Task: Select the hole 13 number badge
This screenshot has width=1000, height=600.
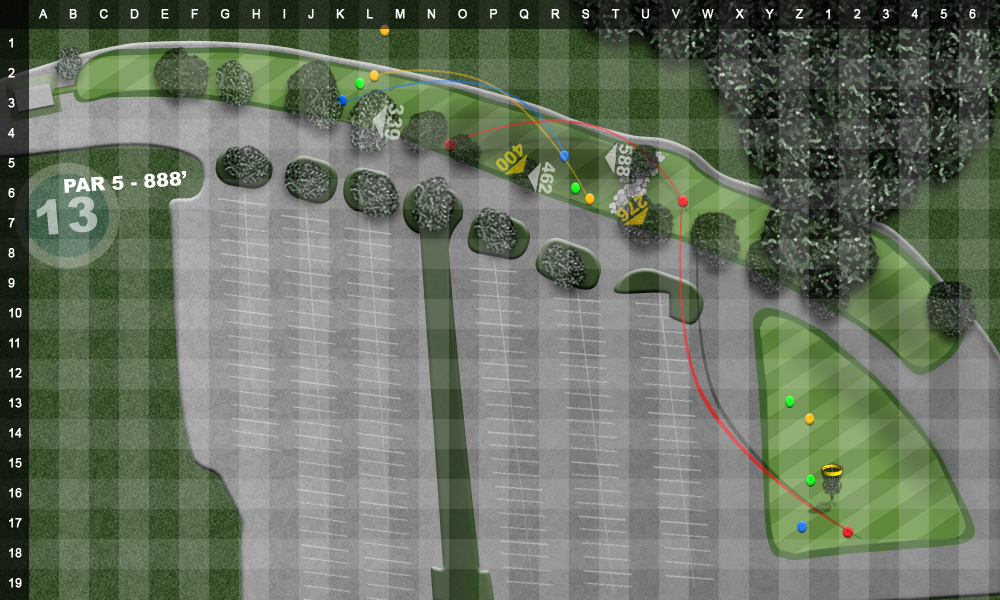Action: pyautogui.click(x=66, y=215)
